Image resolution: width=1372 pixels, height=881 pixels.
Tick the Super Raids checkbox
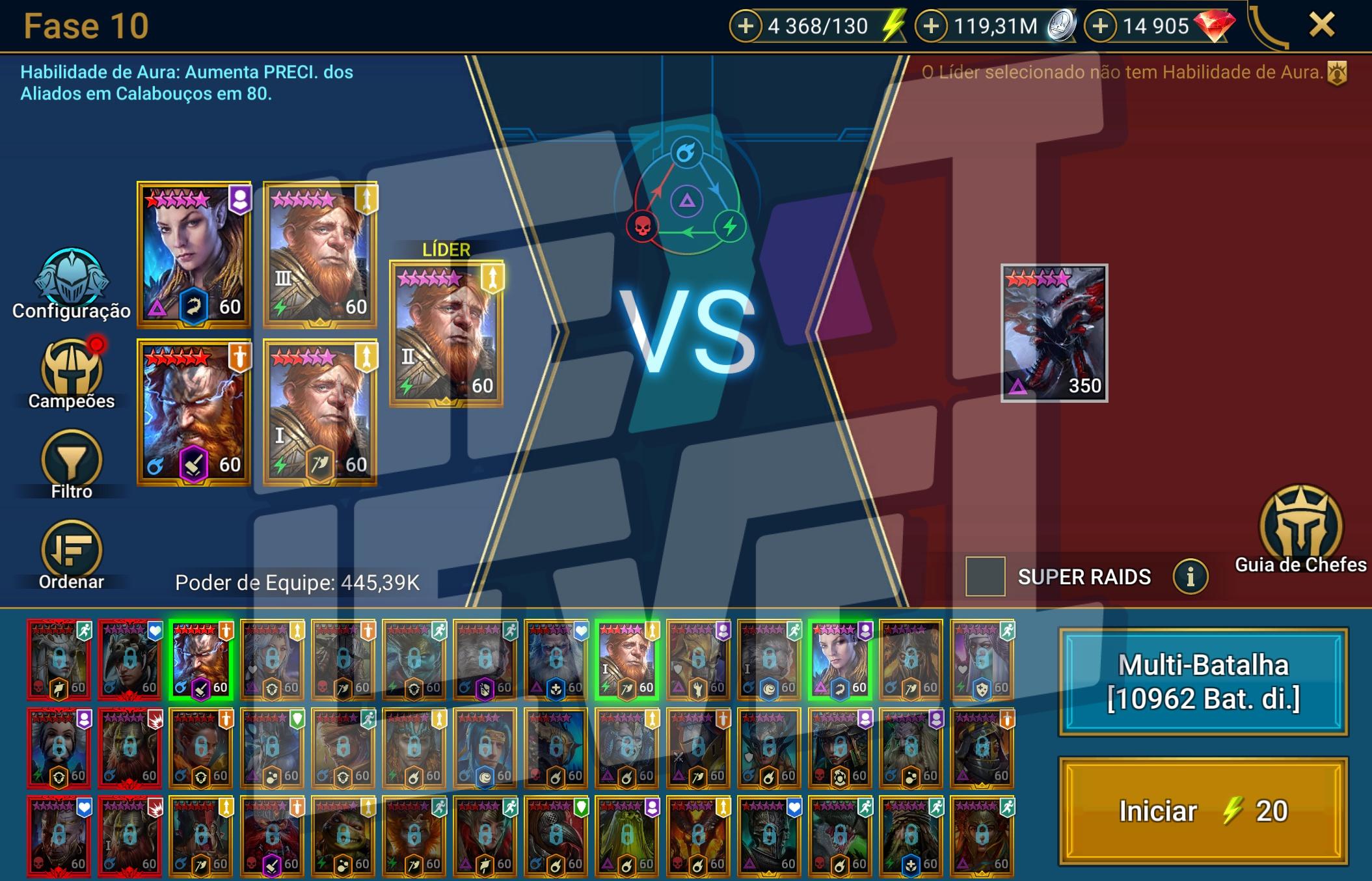tap(985, 576)
